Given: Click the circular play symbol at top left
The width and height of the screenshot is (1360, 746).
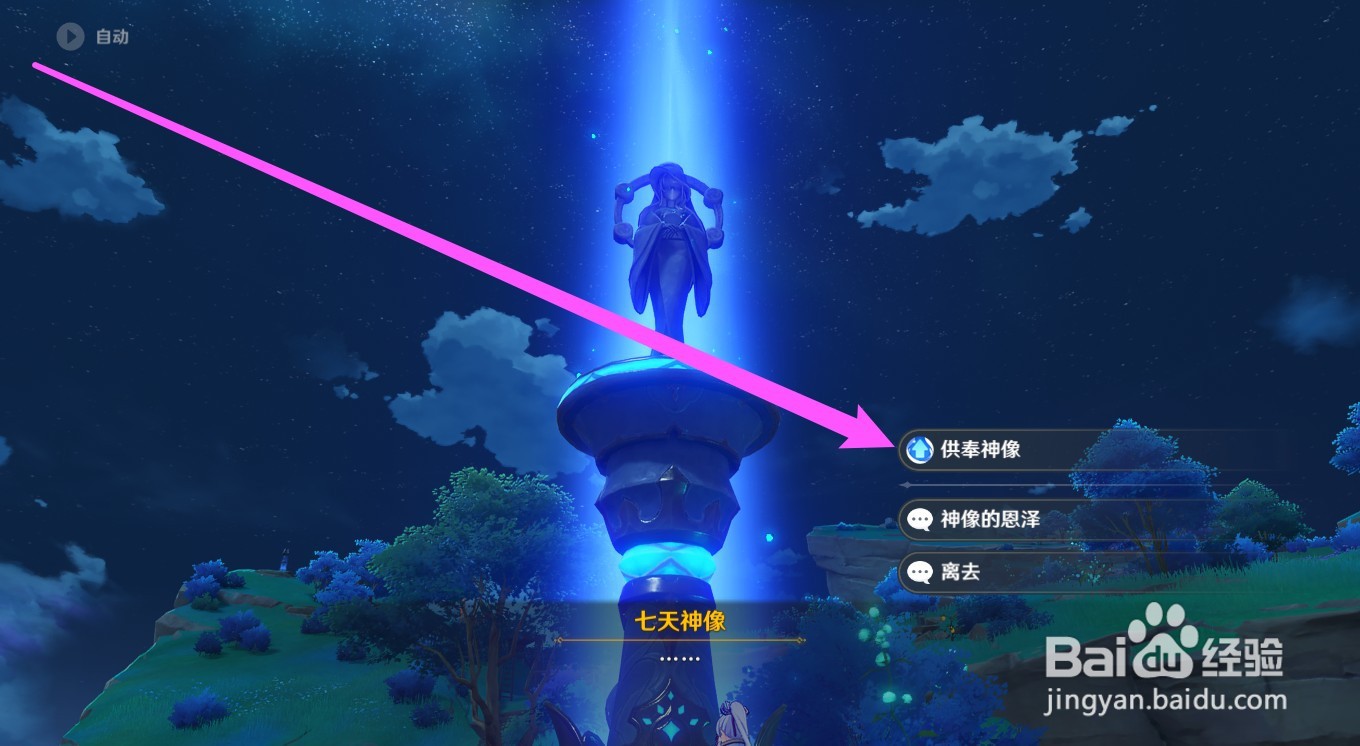Looking at the screenshot, I should point(69,37).
